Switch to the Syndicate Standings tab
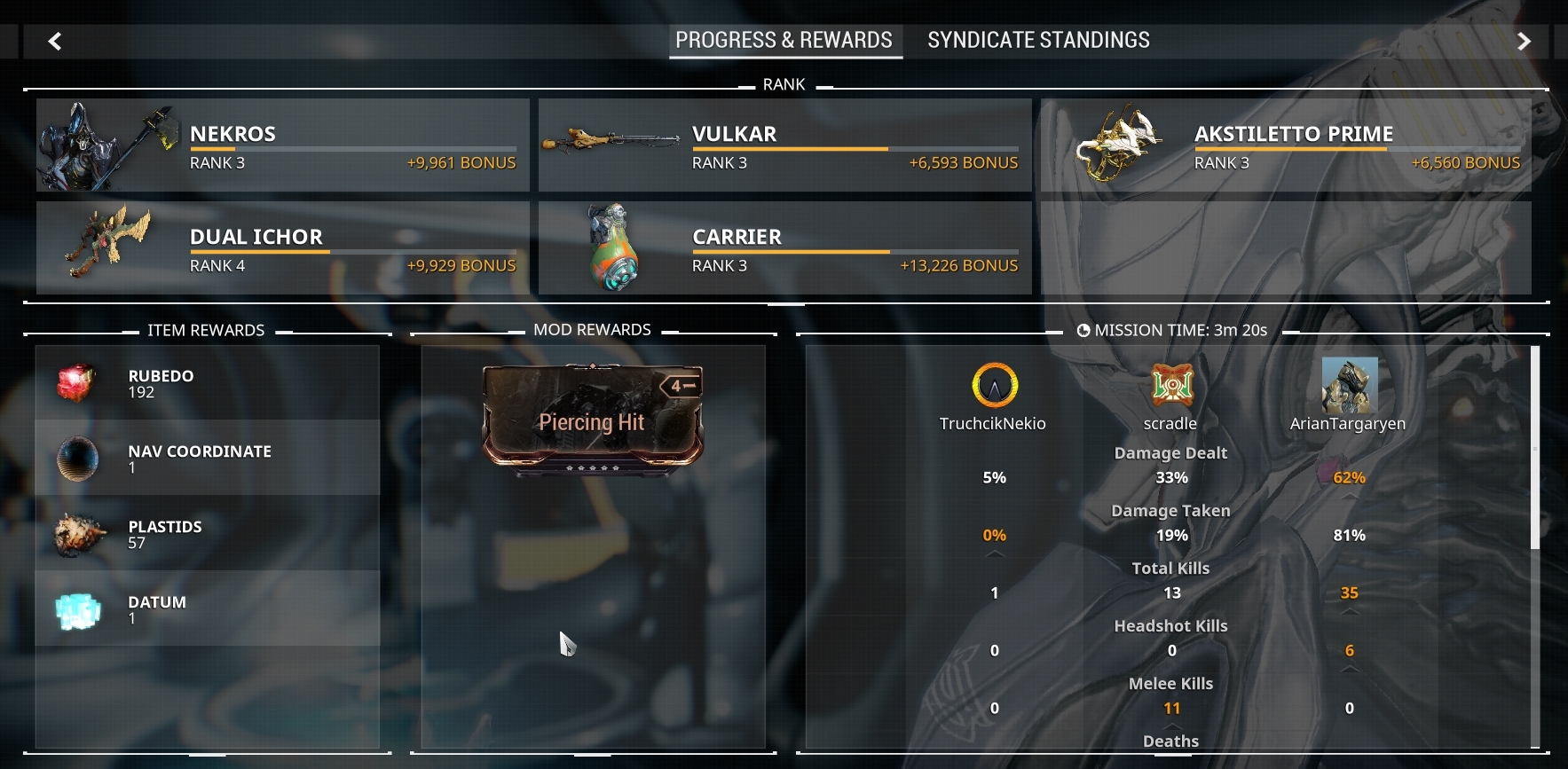Viewport: 1568px width, 769px height. click(x=1038, y=40)
